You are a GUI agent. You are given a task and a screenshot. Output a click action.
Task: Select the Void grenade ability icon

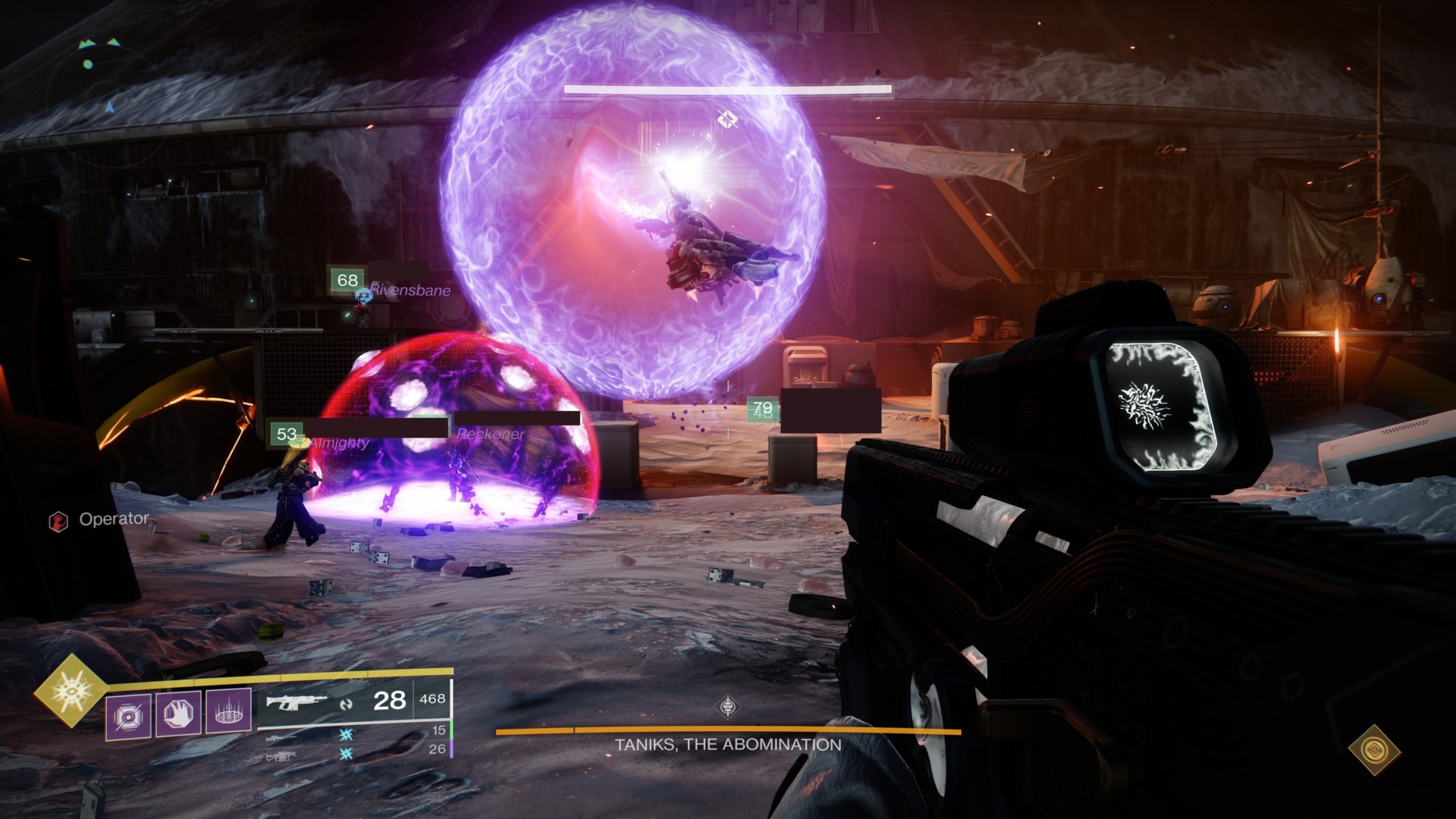(127, 715)
